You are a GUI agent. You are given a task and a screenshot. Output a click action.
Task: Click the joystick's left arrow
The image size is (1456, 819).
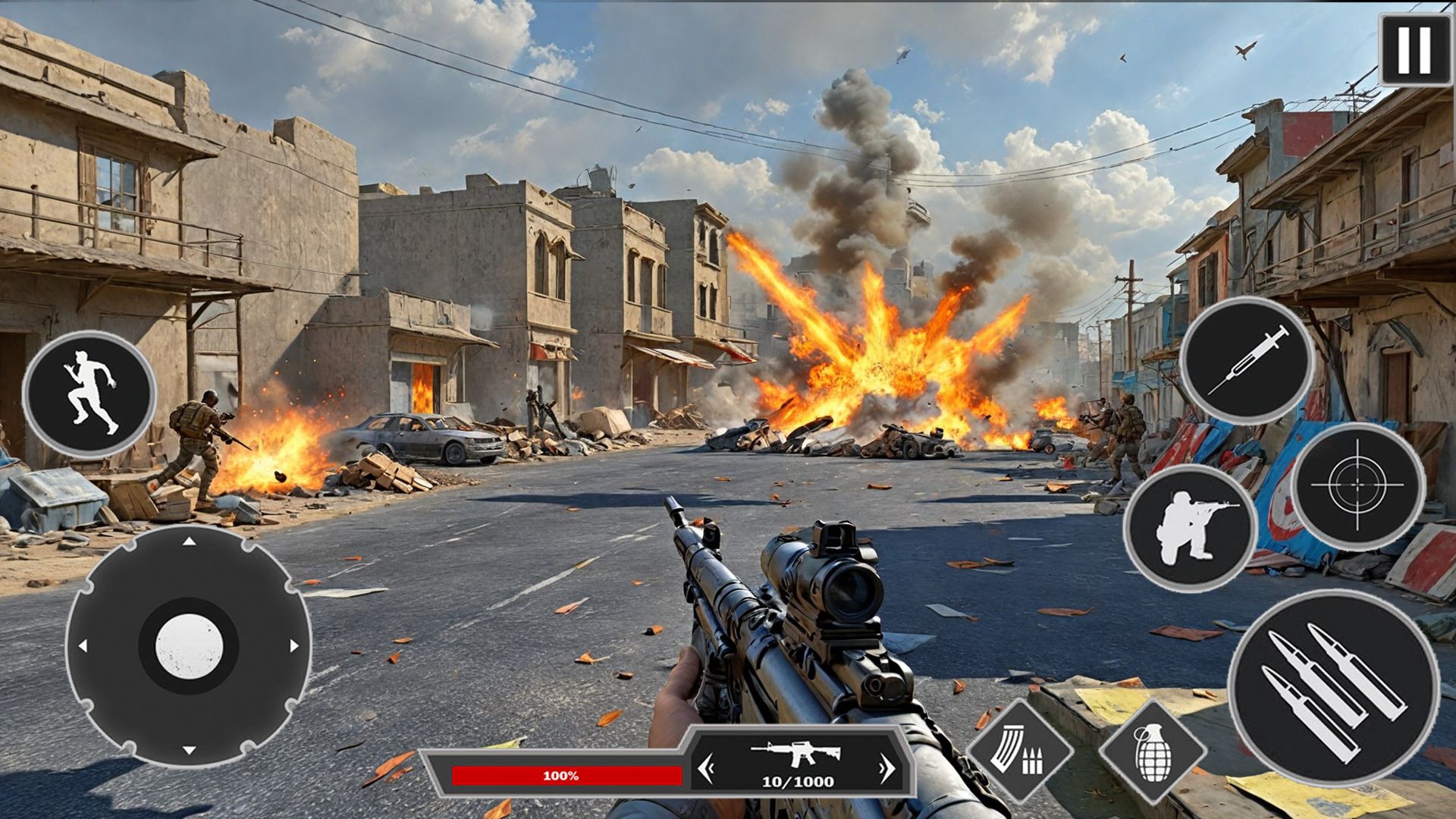[x=83, y=646]
